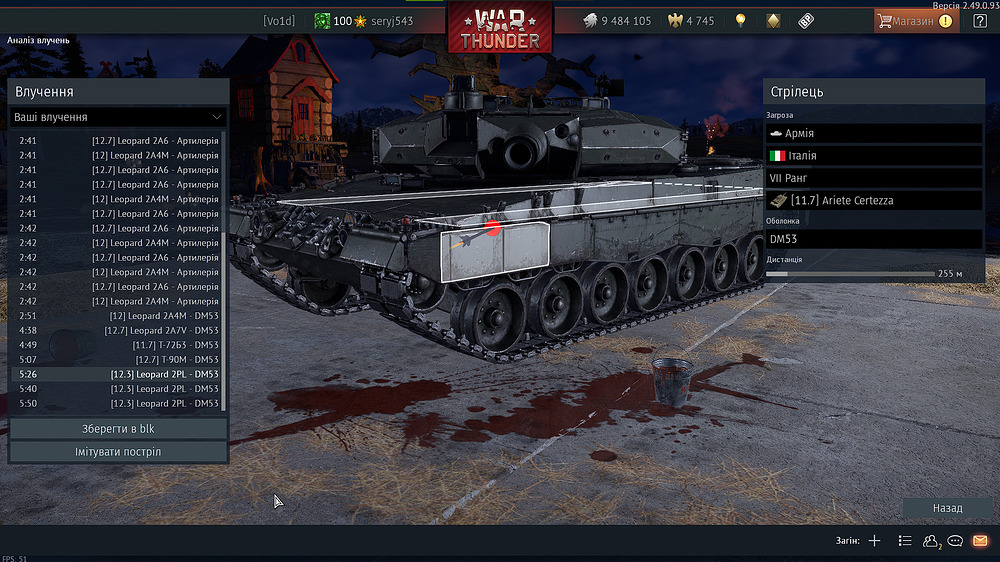
Task: Click the 'Імітувати постріл' button
Action: coord(118,452)
